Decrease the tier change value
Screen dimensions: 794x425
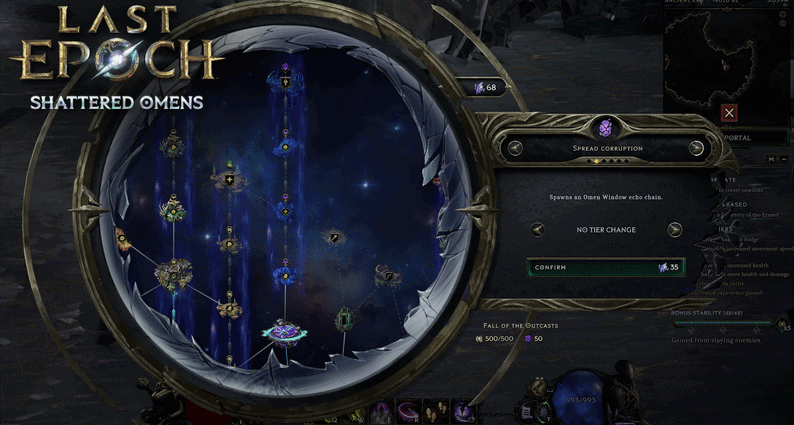coord(538,229)
